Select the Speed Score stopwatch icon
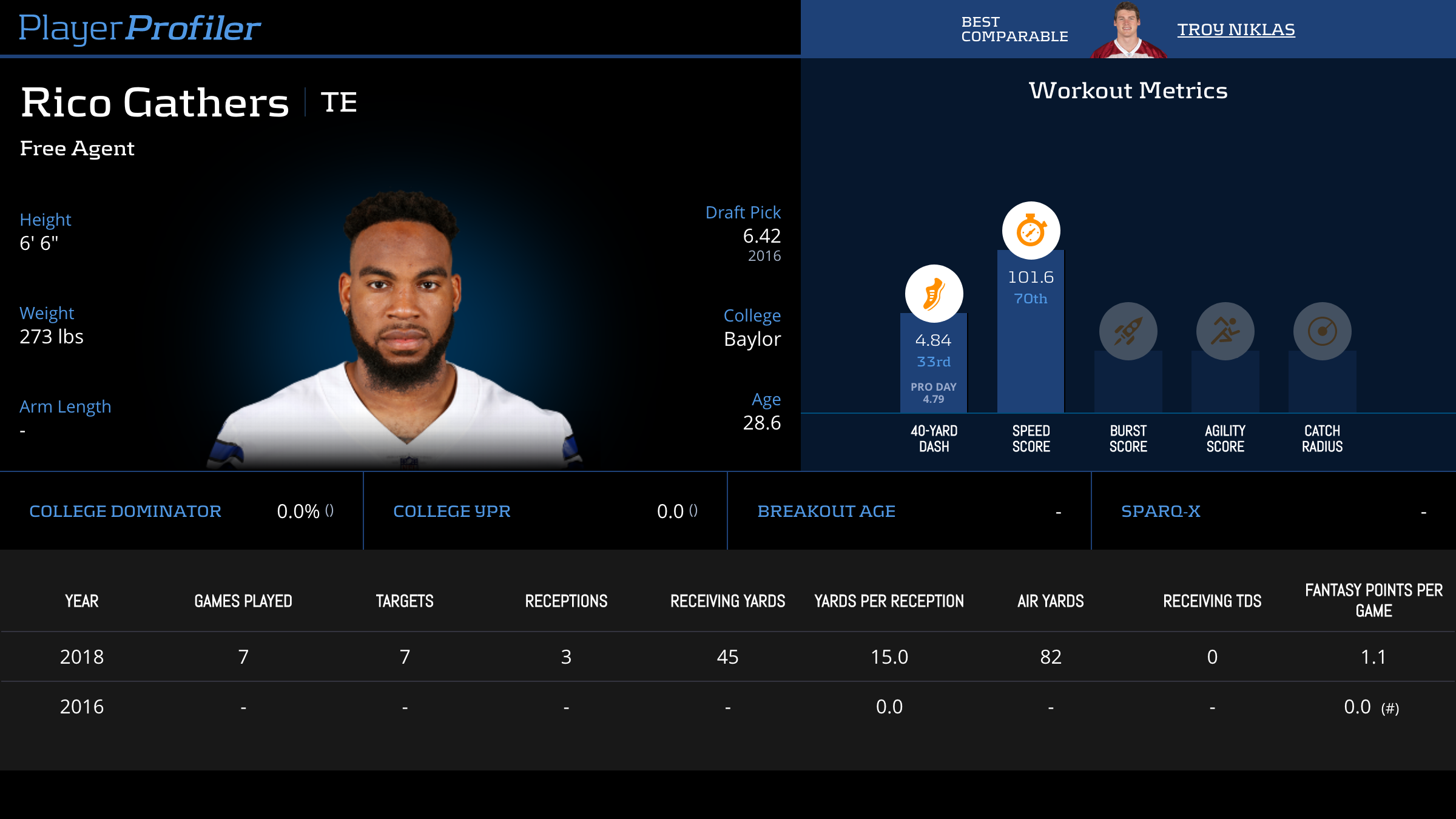The height and width of the screenshot is (819, 1456). point(1031,231)
